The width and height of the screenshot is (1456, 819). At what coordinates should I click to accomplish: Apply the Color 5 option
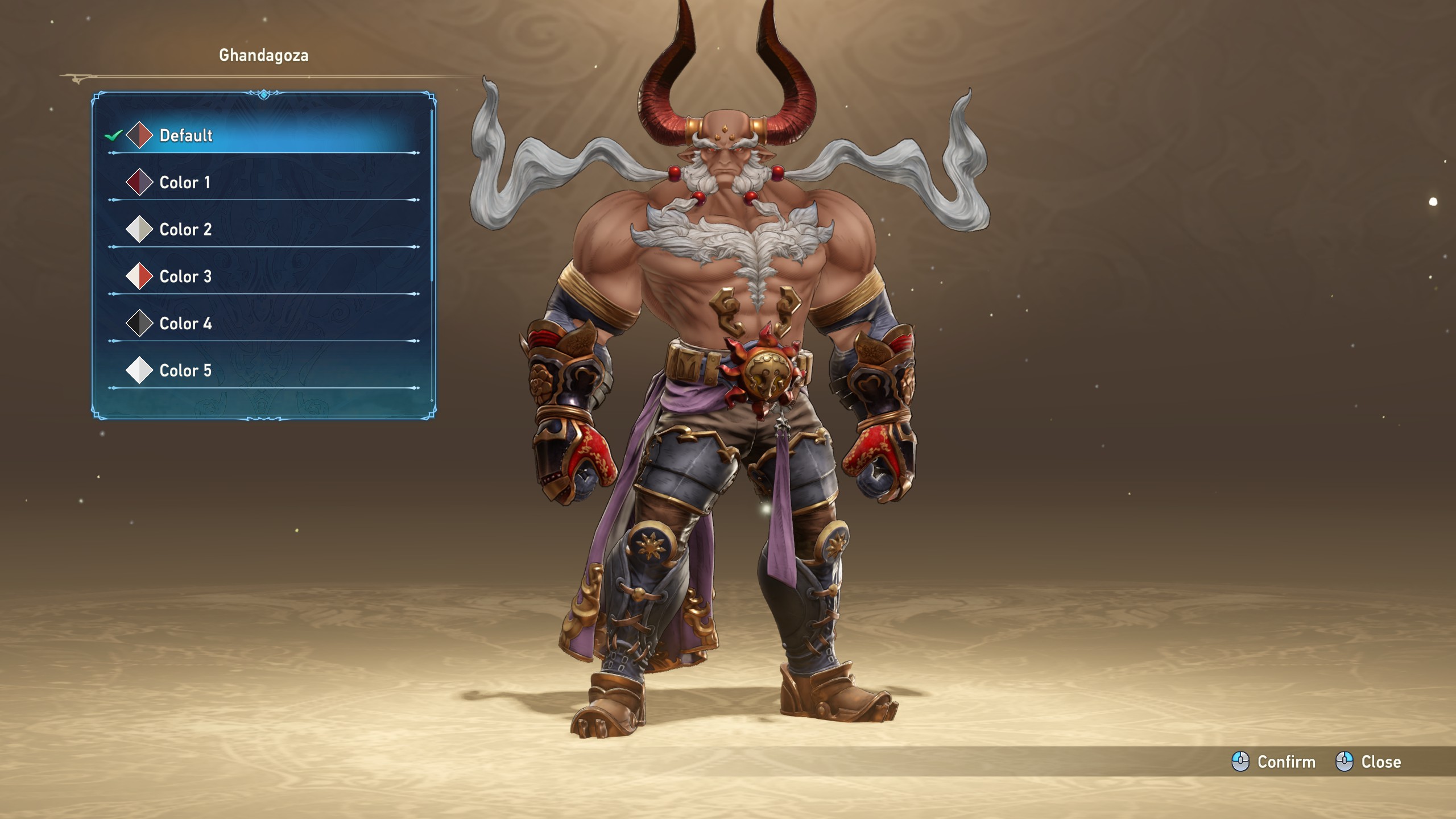point(185,371)
